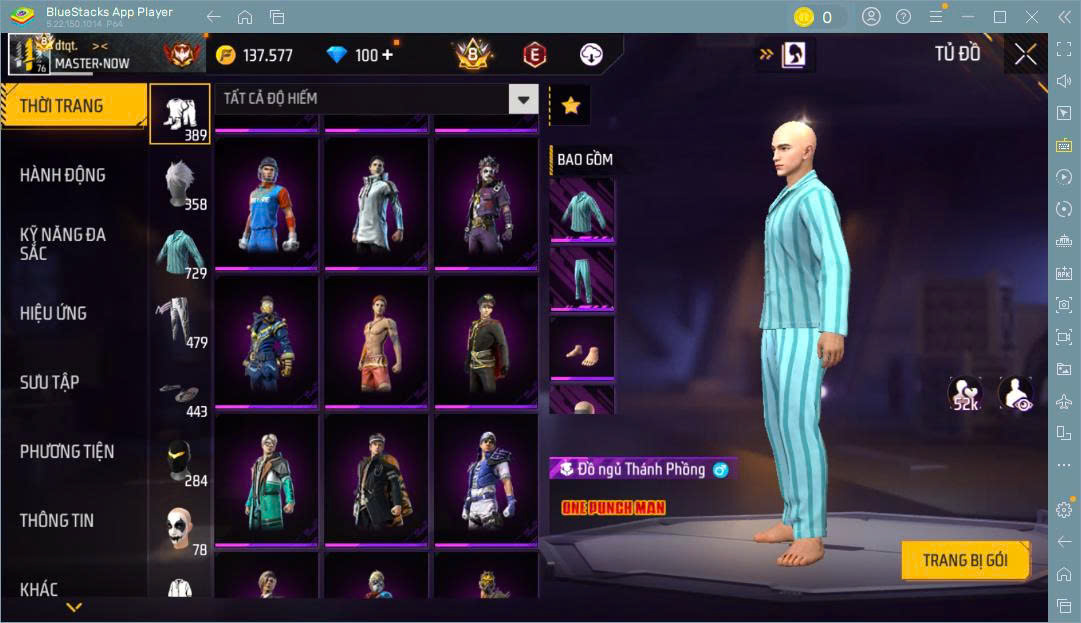Select the black mask subcategory (284)
Screen dimensions: 1081x623
point(180,459)
